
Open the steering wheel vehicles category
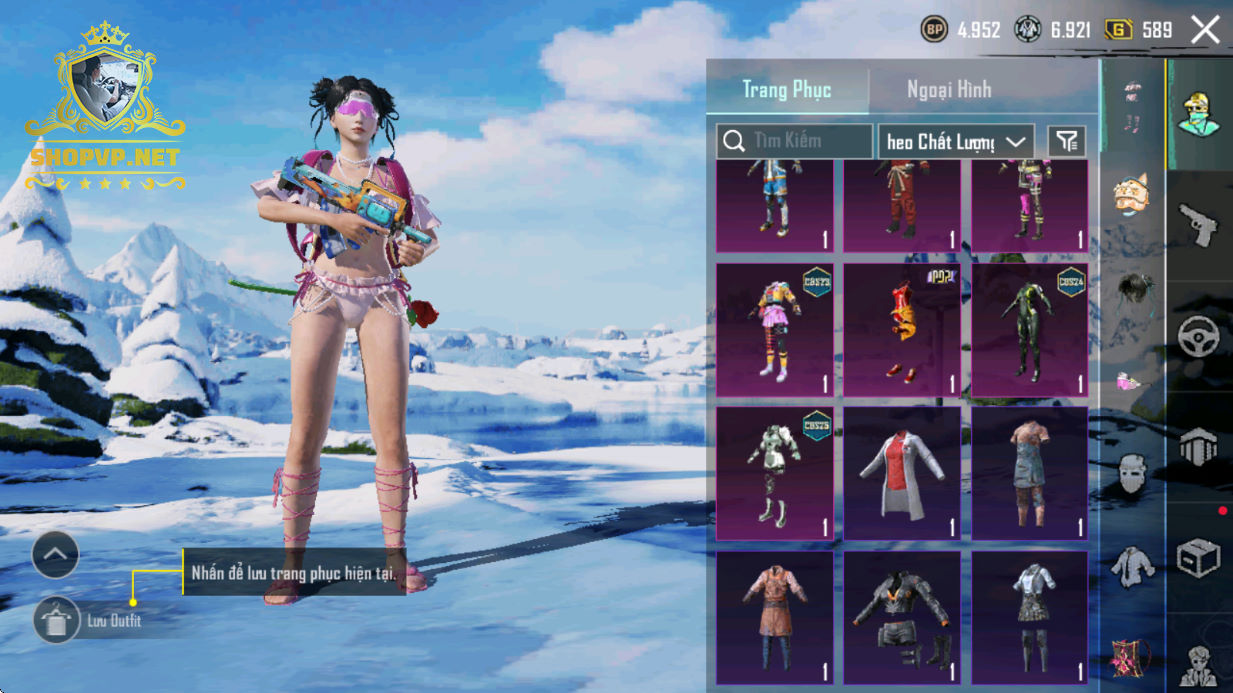1199,337
